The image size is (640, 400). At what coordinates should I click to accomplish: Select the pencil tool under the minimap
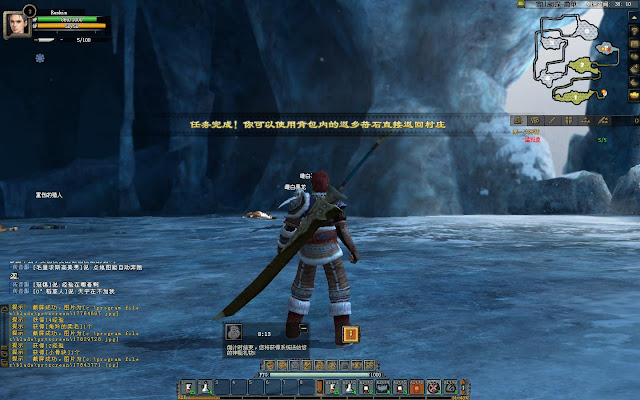click(x=552, y=120)
